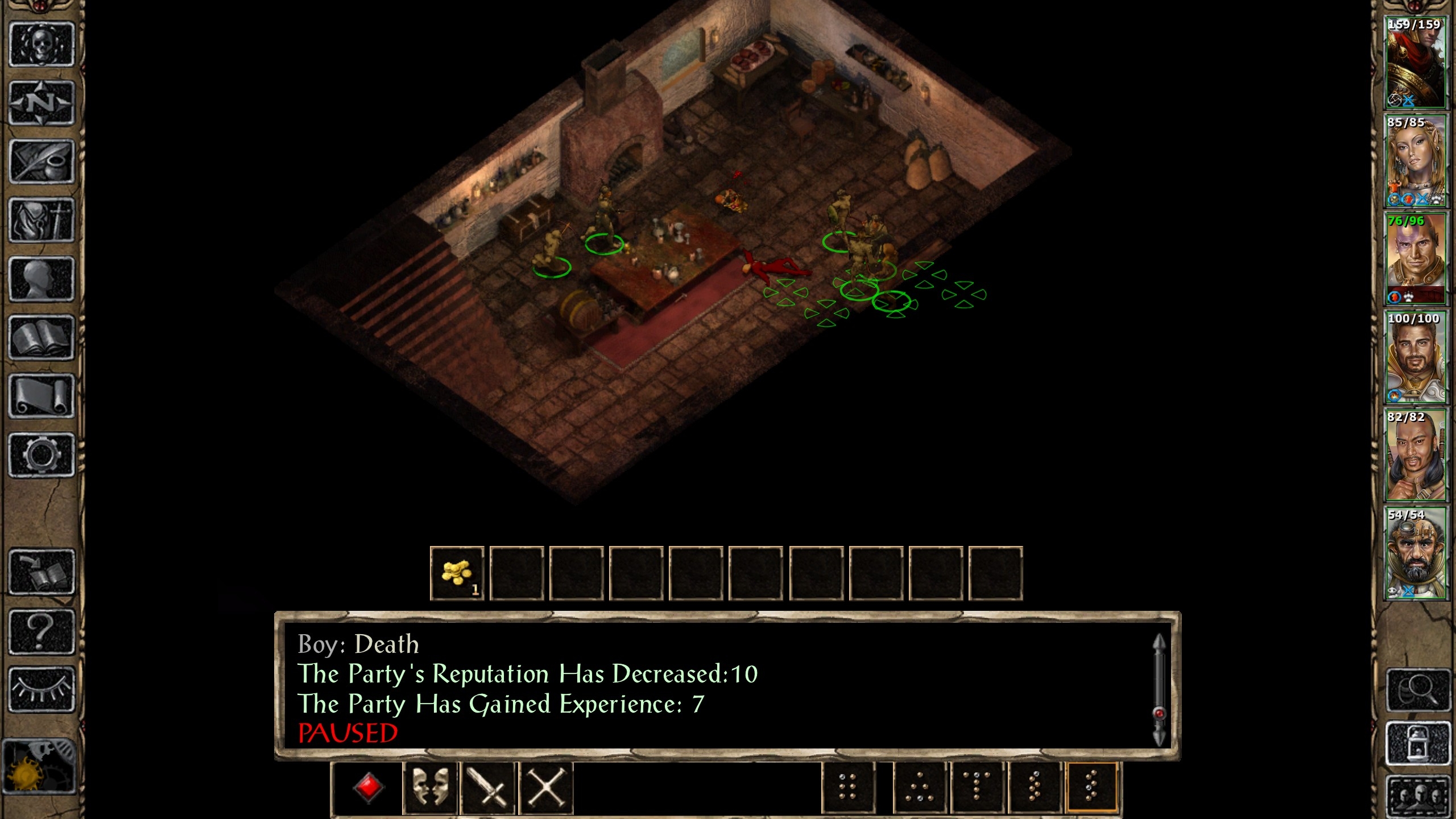Click the magnifying glass button

point(1417,690)
